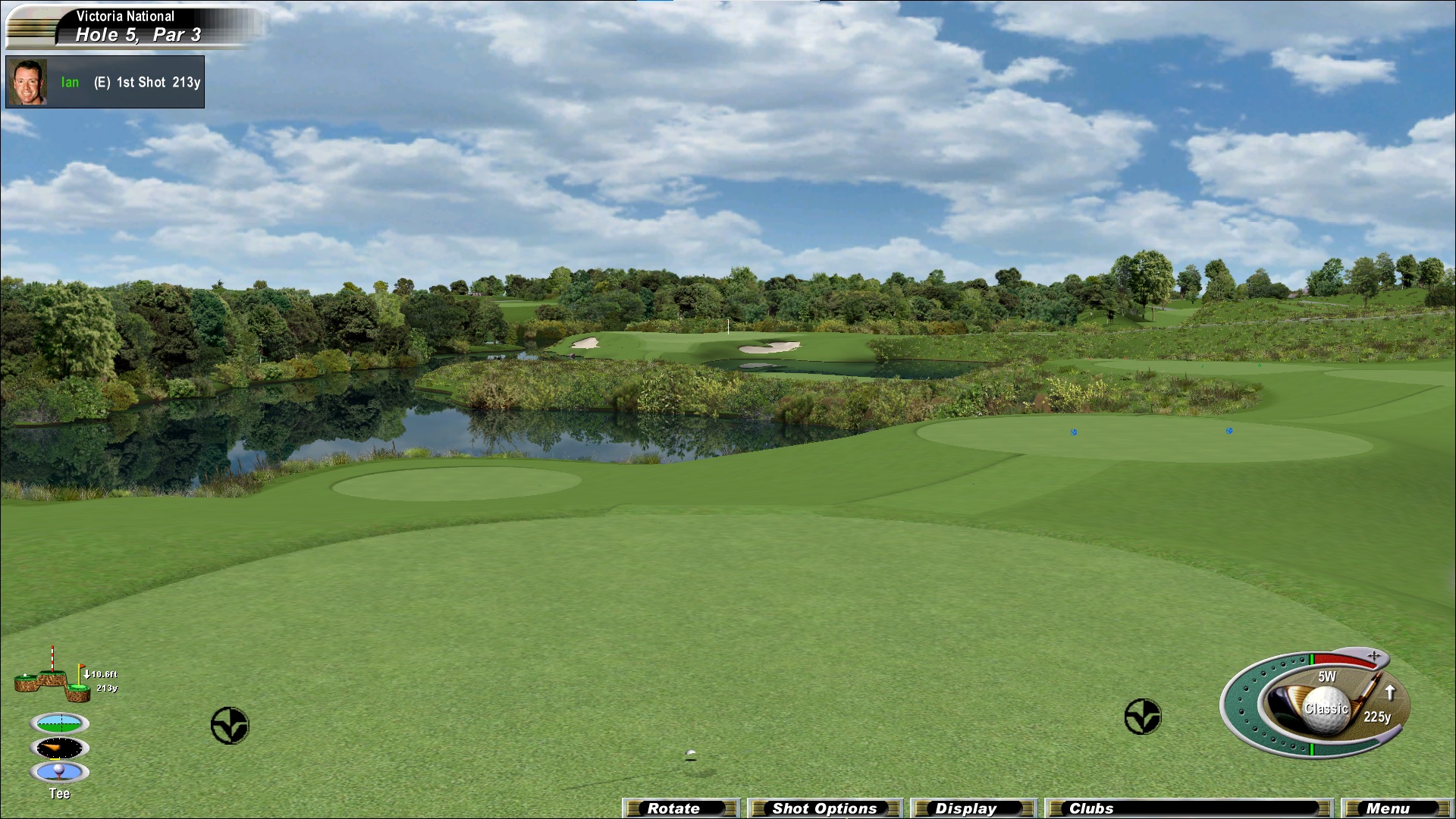The height and width of the screenshot is (819, 1456).
Task: Open the elevation profile hole diagram
Action: 53,676
